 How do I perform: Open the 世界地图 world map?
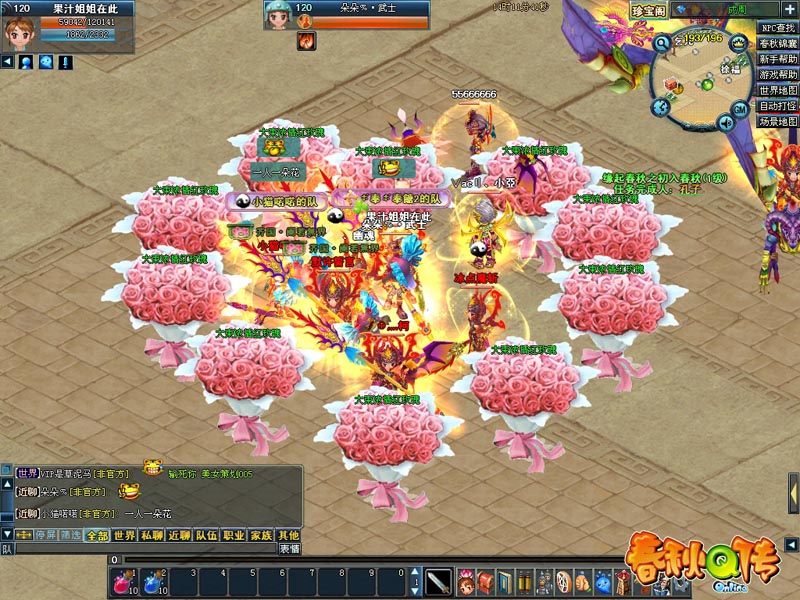point(778,90)
